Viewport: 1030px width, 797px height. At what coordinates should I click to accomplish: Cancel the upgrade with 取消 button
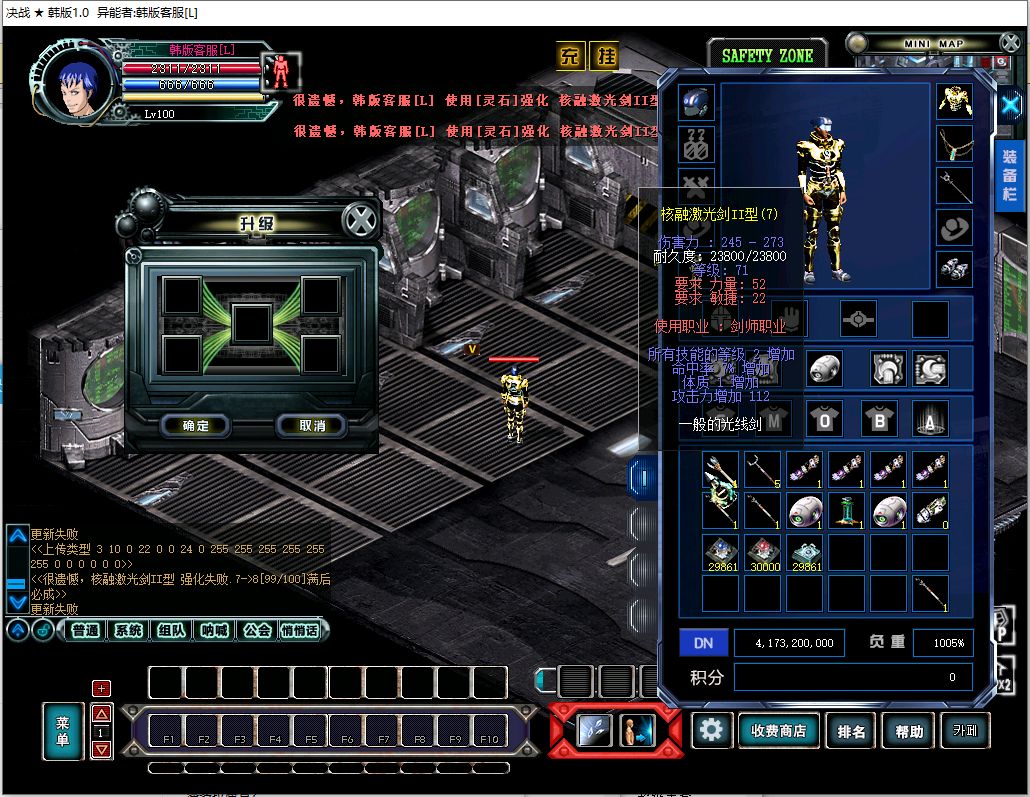tap(312, 426)
